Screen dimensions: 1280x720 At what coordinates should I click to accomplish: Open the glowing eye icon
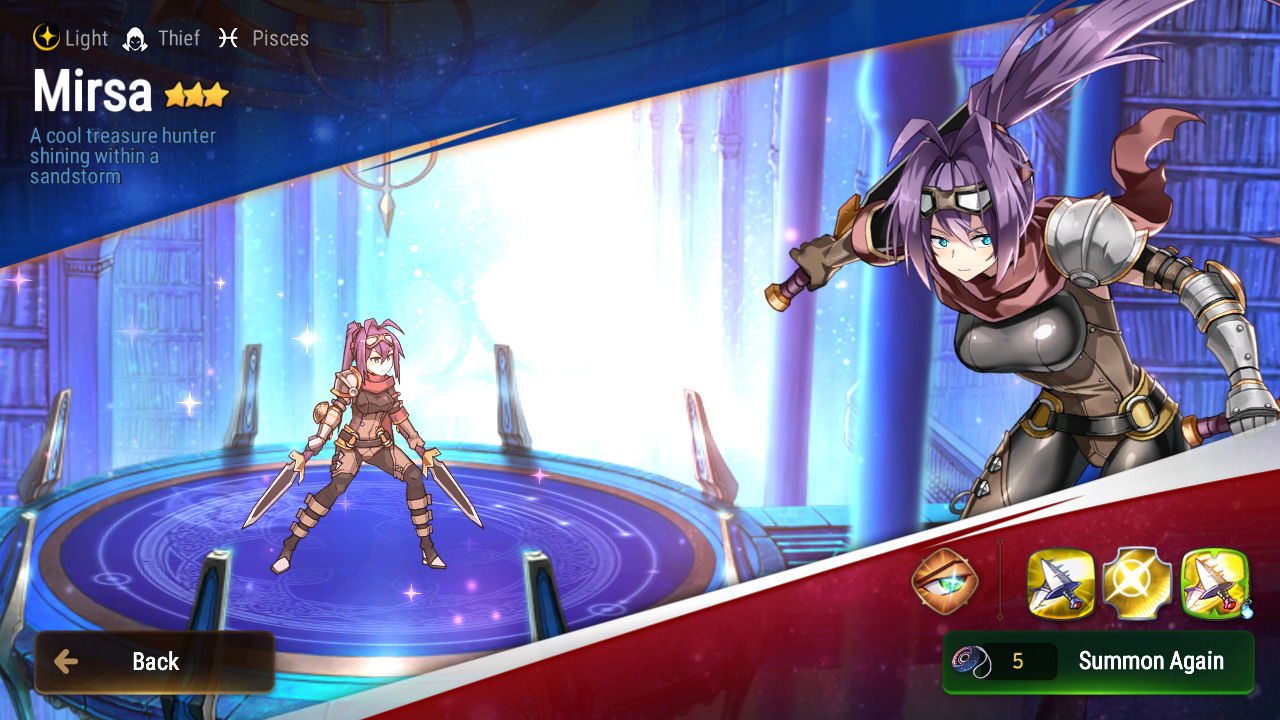(x=944, y=582)
